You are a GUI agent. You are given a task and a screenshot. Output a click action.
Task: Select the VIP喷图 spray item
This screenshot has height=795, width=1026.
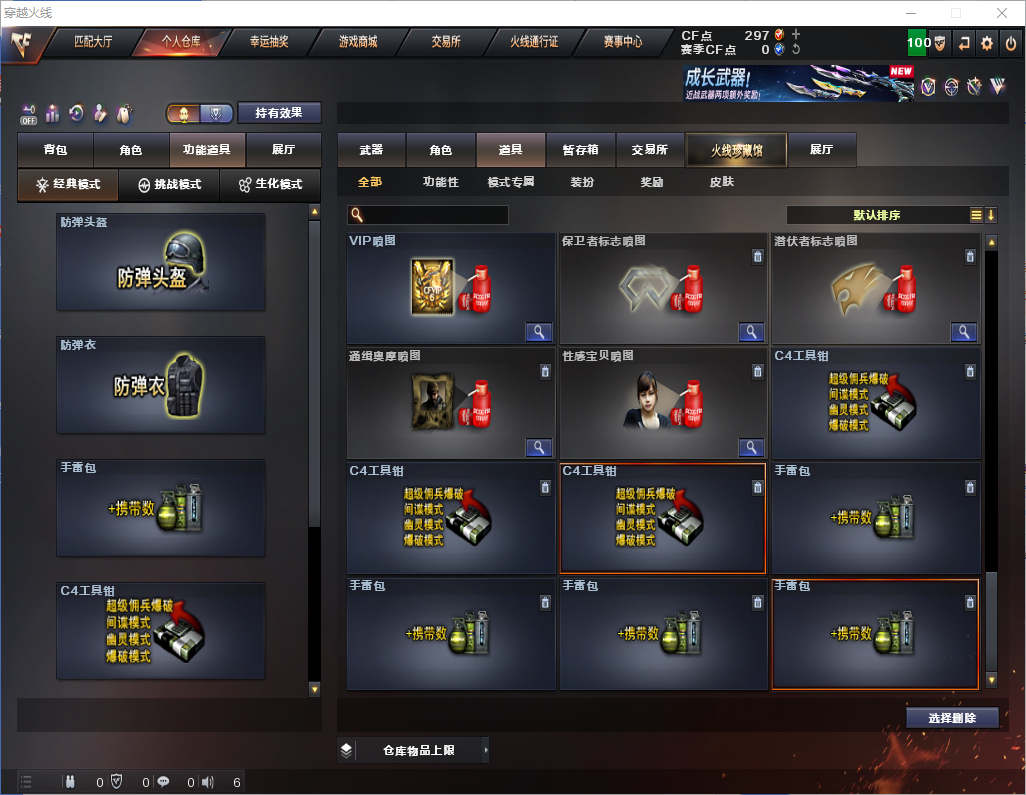[x=451, y=289]
